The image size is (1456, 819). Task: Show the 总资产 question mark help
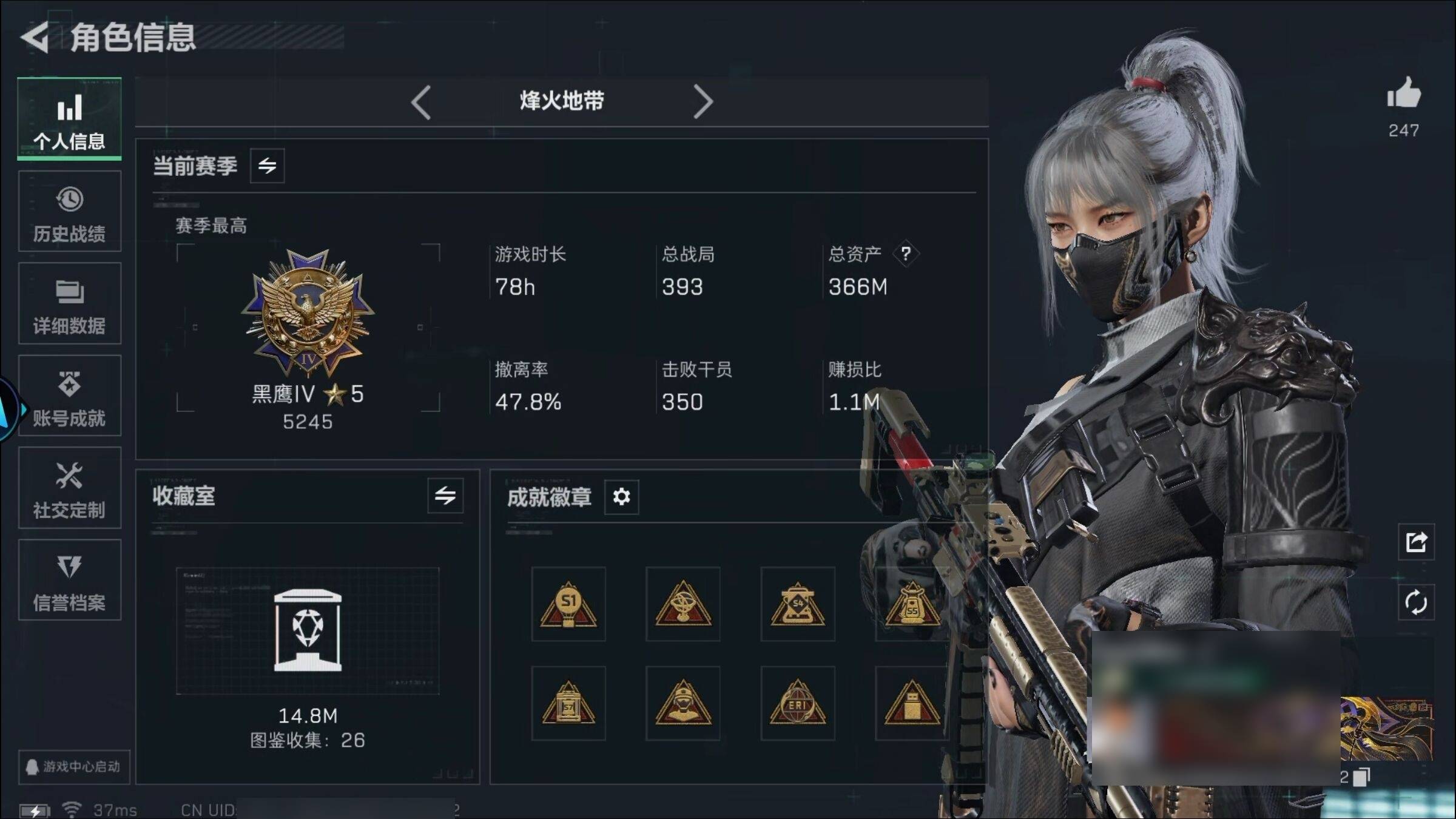tap(905, 254)
